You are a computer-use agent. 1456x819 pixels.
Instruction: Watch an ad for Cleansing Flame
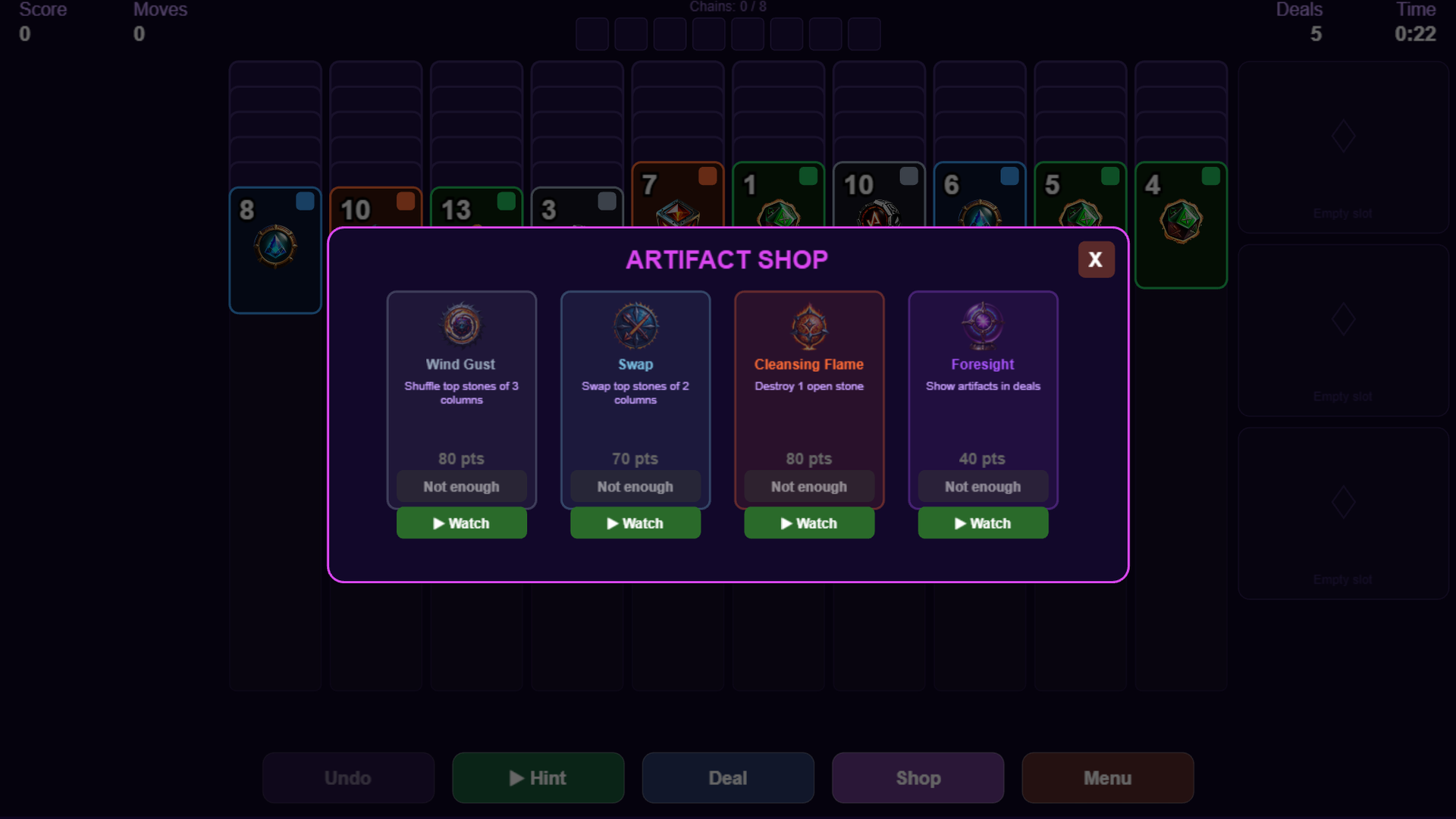click(809, 523)
